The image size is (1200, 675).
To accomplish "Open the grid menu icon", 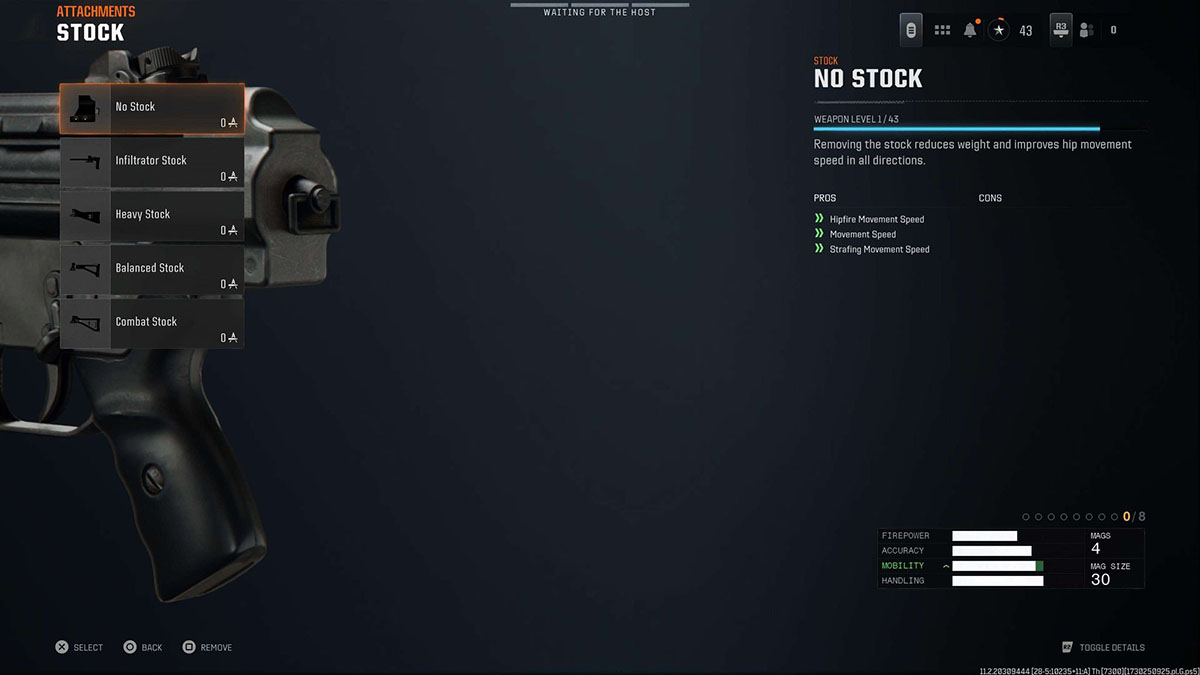I will click(x=942, y=30).
